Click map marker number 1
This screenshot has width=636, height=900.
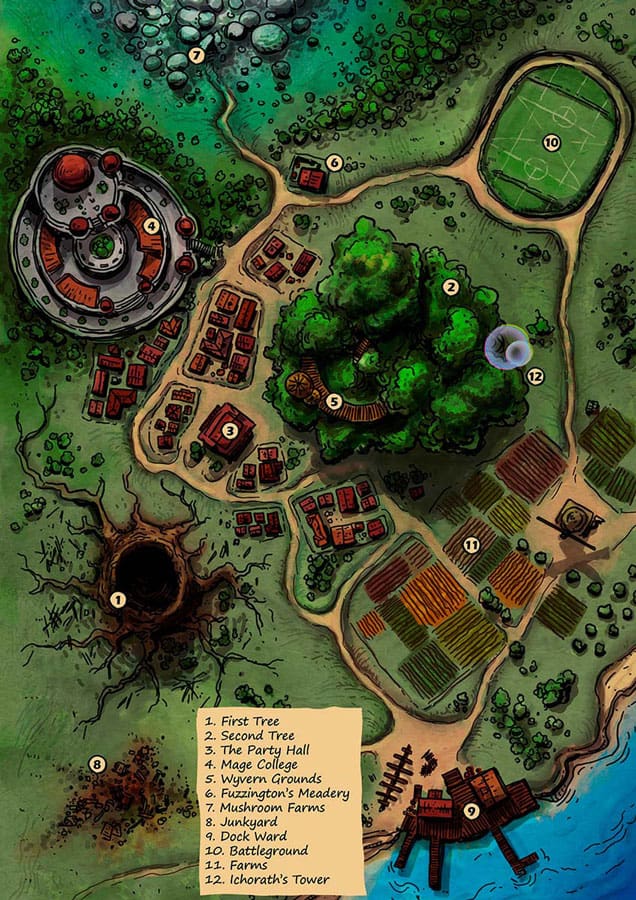[118, 600]
